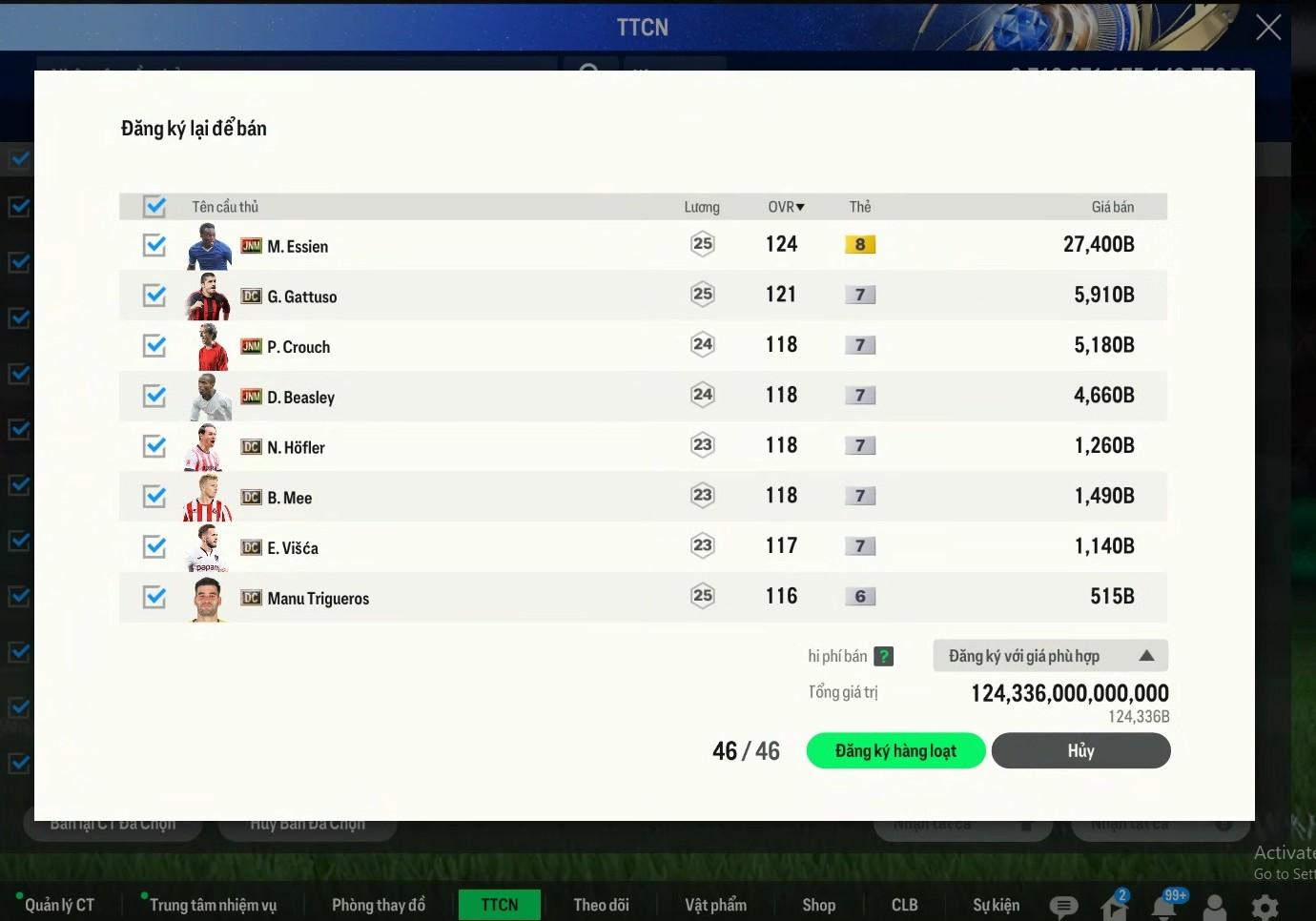The width and height of the screenshot is (1316, 921).
Task: Toggle the select-all checkbox in header
Action: pos(154,206)
